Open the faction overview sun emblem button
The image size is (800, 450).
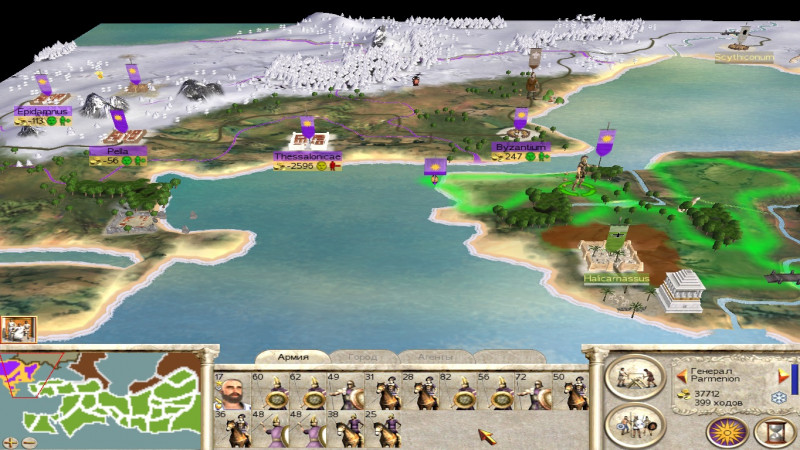coord(728,431)
